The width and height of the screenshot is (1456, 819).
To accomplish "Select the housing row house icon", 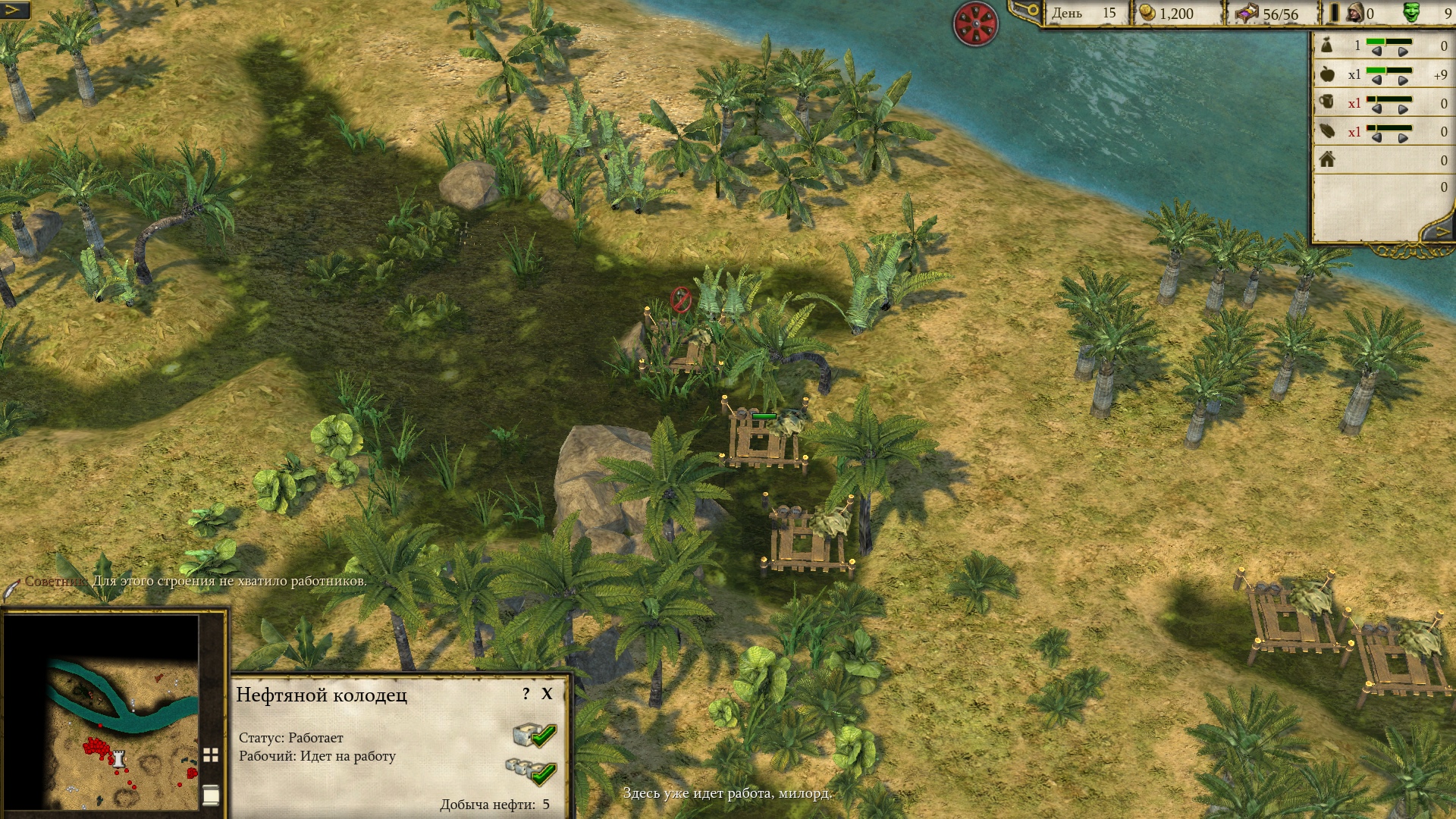I will tap(1327, 159).
